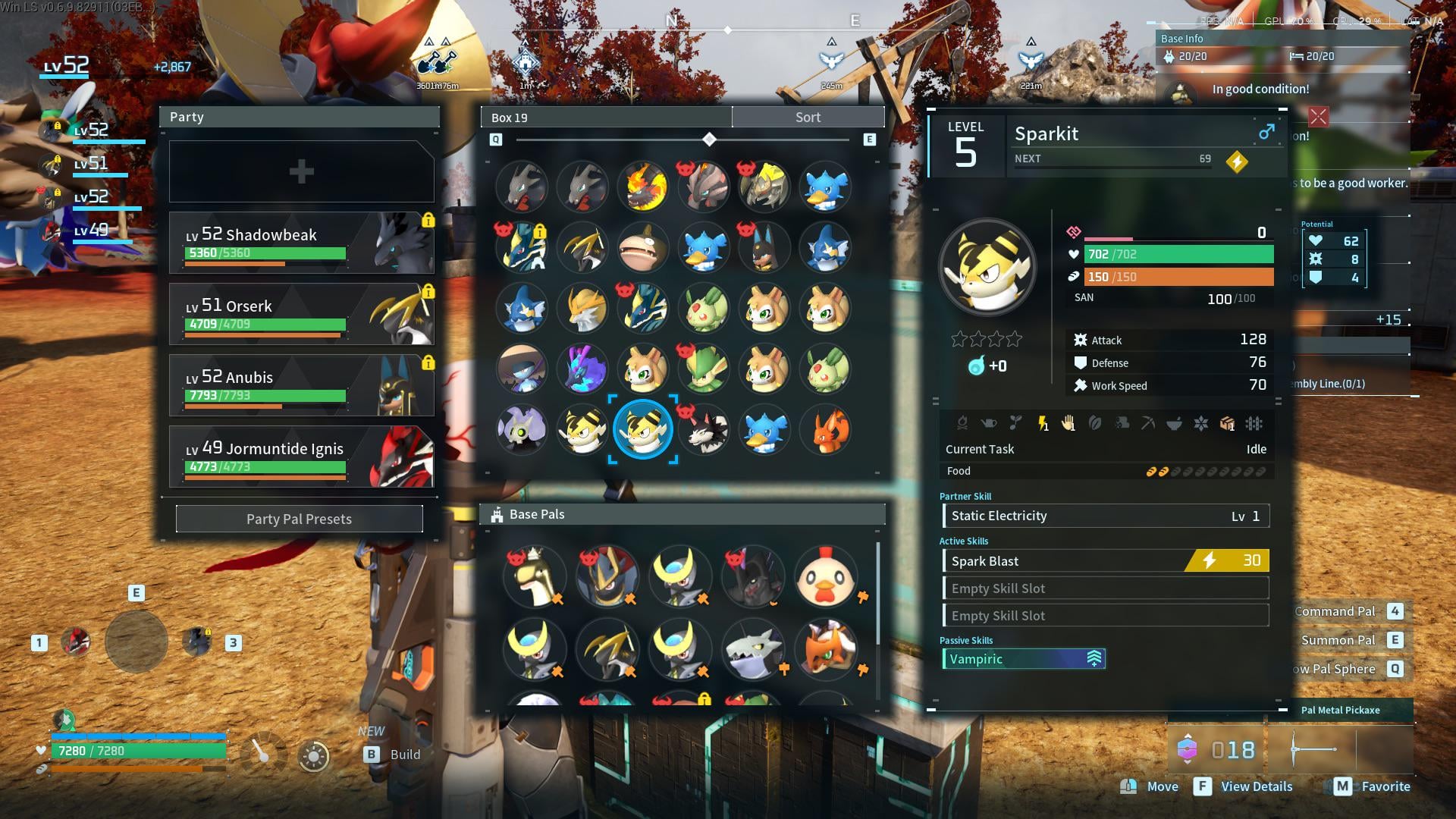Select the chicken Pal in Base Pals
The width and height of the screenshot is (1456, 819).
click(x=825, y=576)
